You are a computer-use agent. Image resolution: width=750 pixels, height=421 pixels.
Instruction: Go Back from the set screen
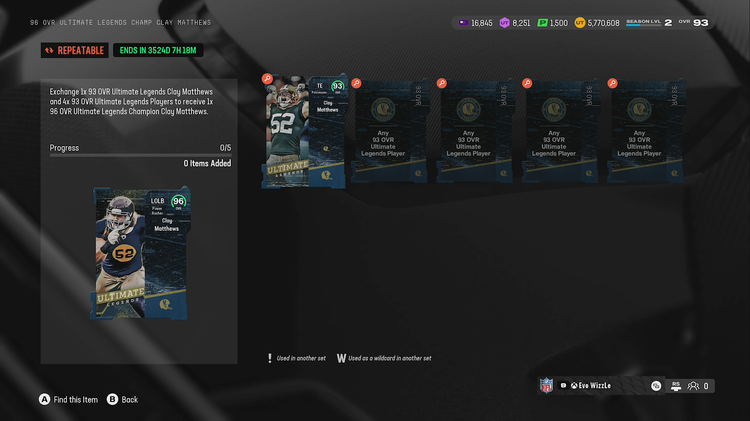tap(123, 399)
